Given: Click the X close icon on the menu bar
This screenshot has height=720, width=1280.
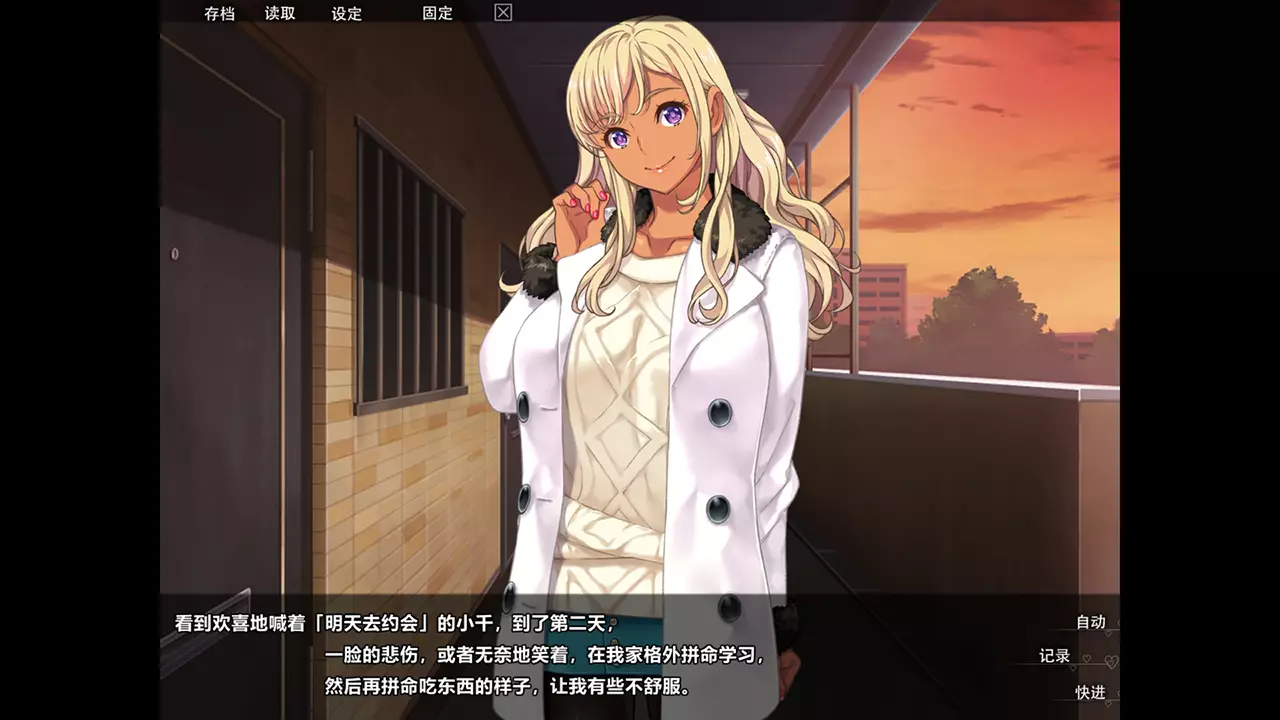Looking at the screenshot, I should (501, 13).
